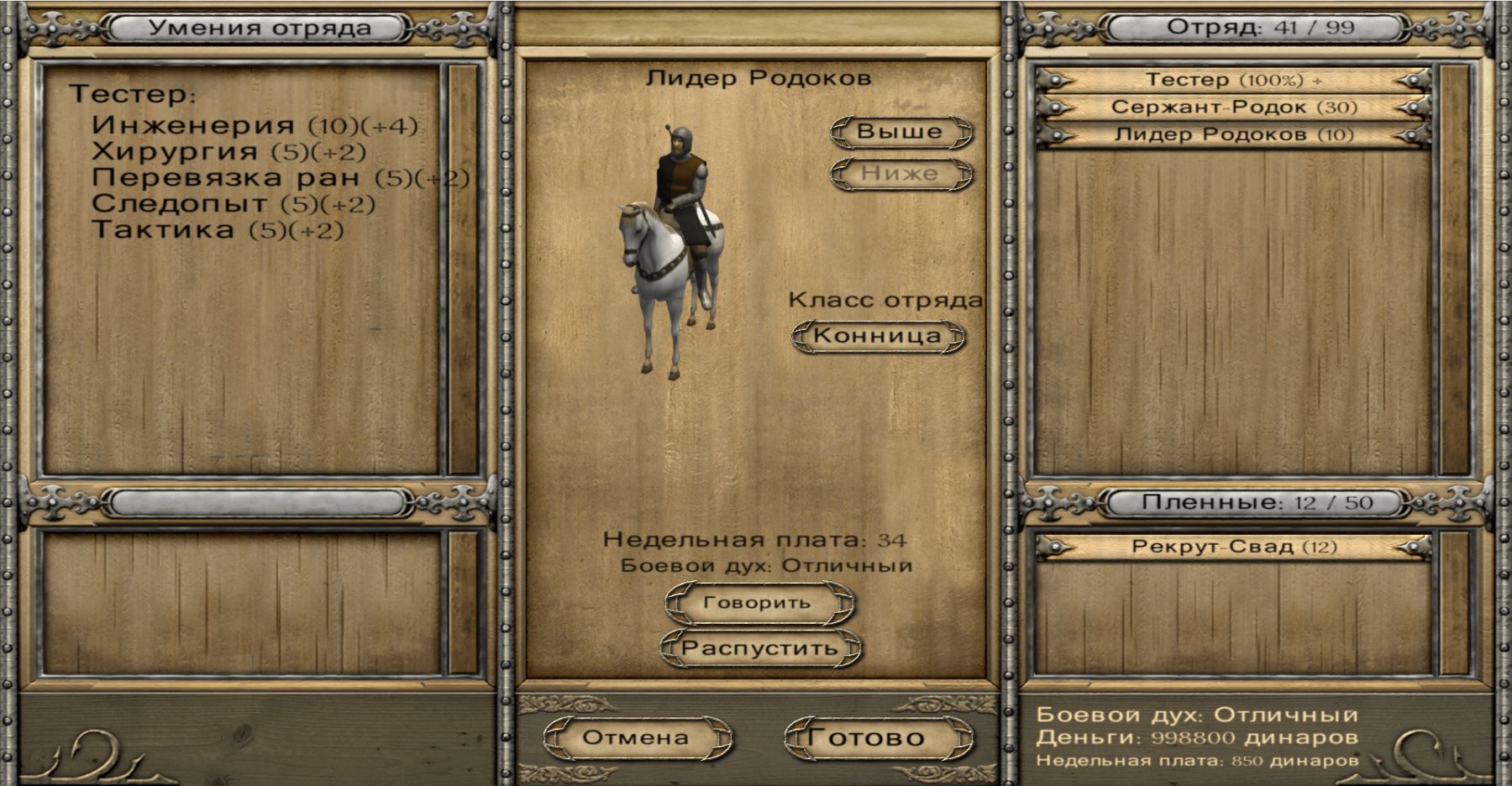Select Тестер in the party list

point(1232,81)
